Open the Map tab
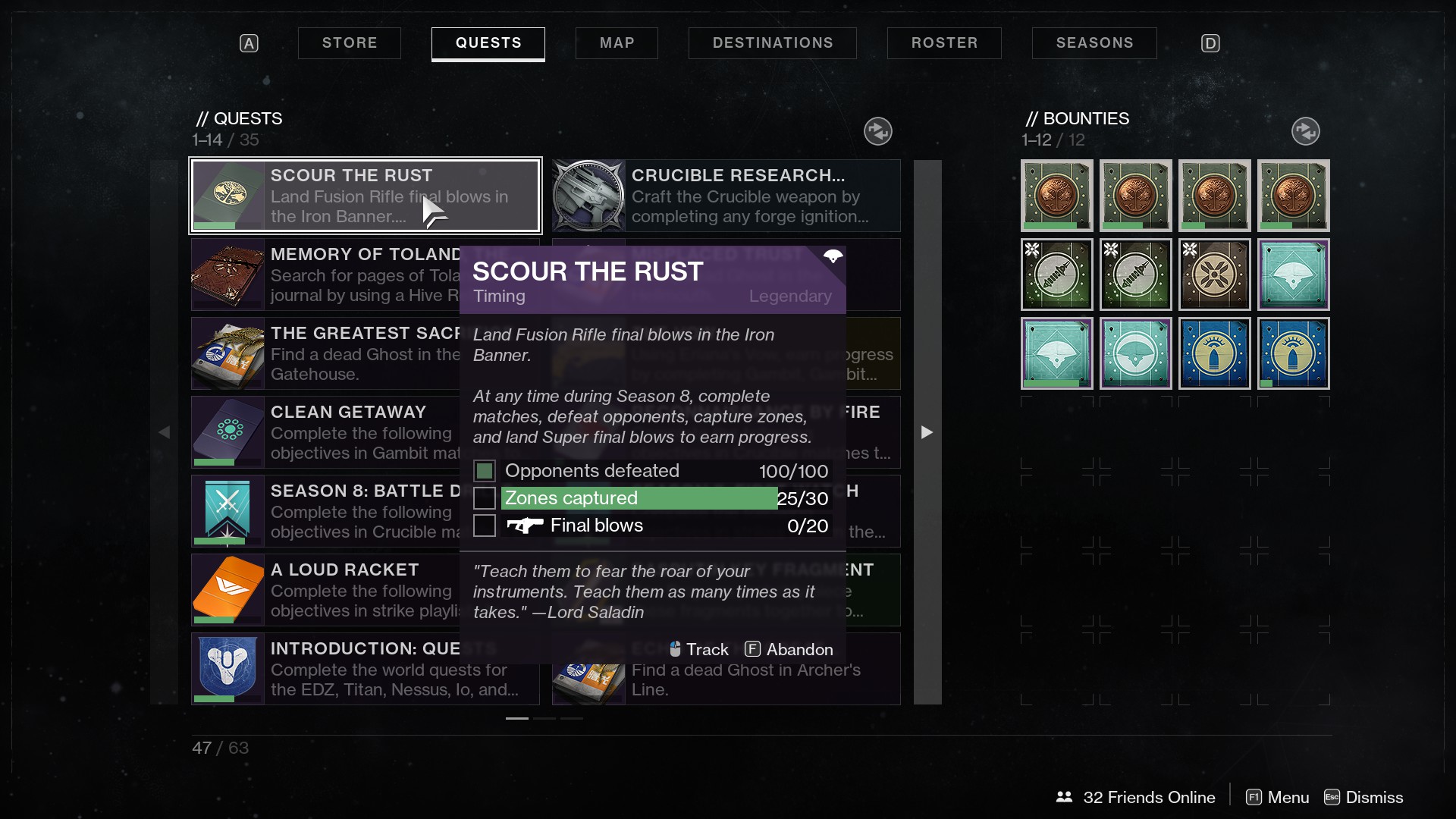The image size is (1456, 819). click(x=617, y=43)
